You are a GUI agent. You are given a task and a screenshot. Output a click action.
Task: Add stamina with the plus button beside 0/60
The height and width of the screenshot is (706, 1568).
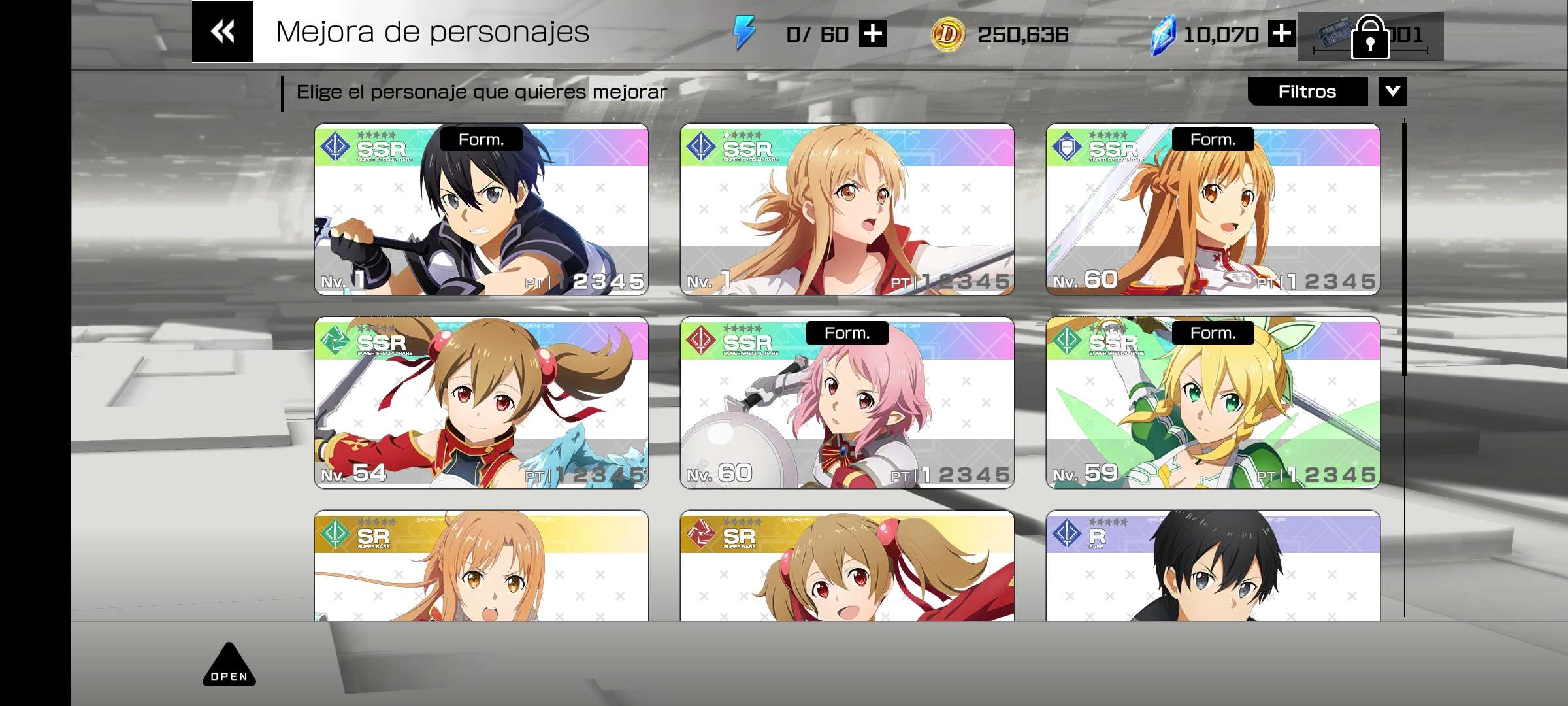(873, 34)
